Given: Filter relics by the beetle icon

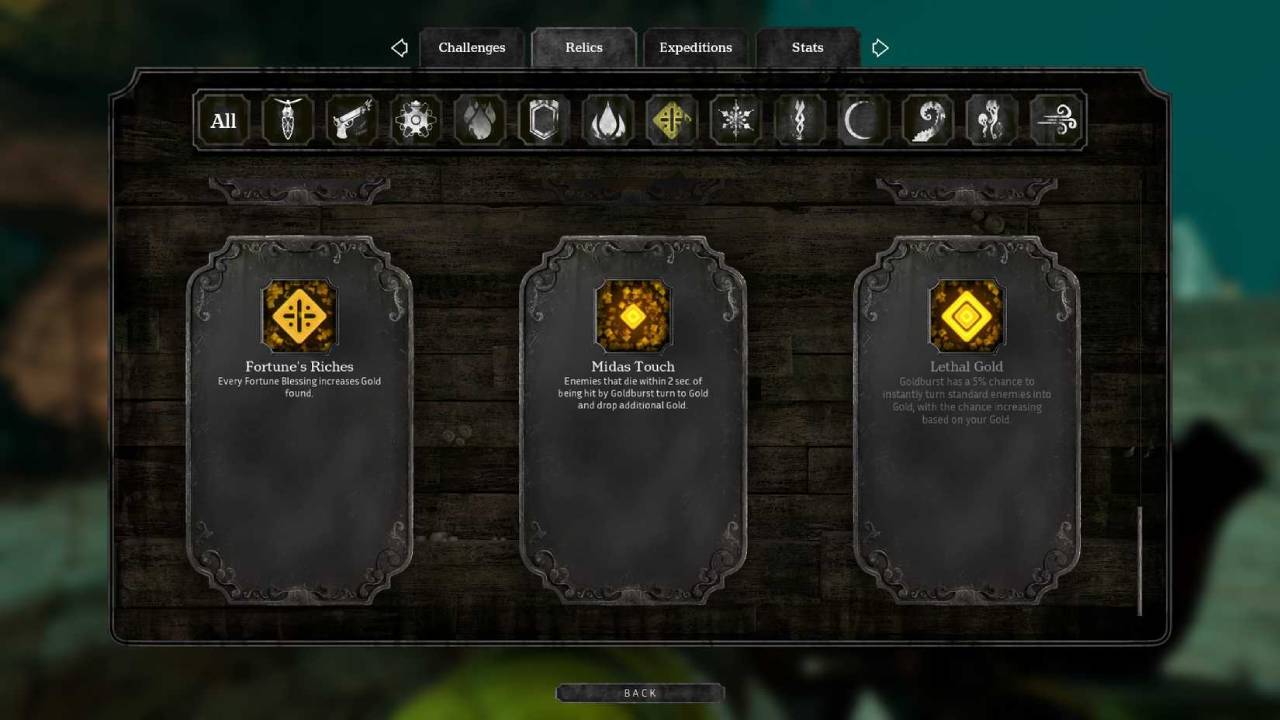Looking at the screenshot, I should pyautogui.click(x=288, y=120).
